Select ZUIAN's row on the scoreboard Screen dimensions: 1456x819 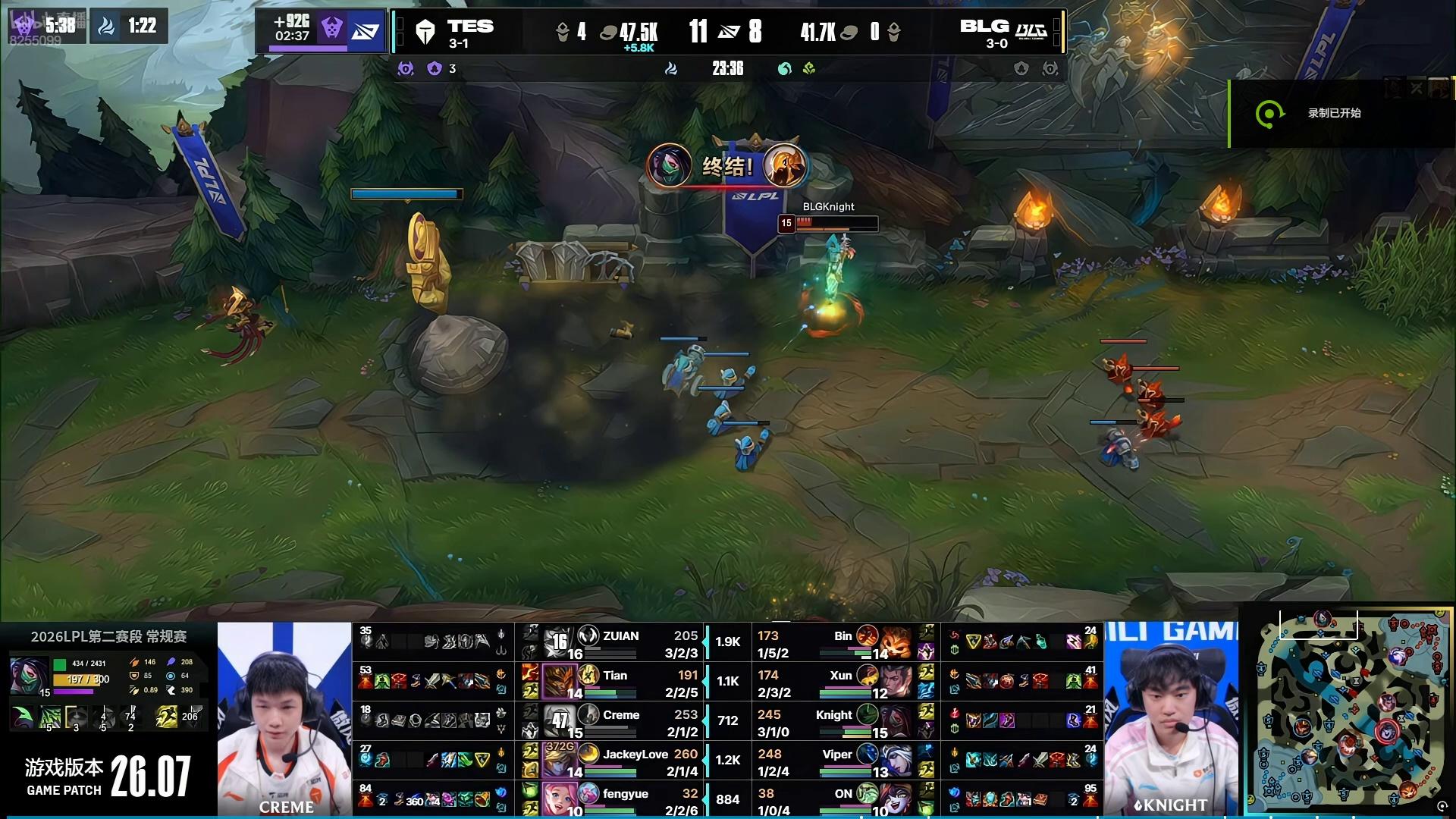click(x=620, y=643)
